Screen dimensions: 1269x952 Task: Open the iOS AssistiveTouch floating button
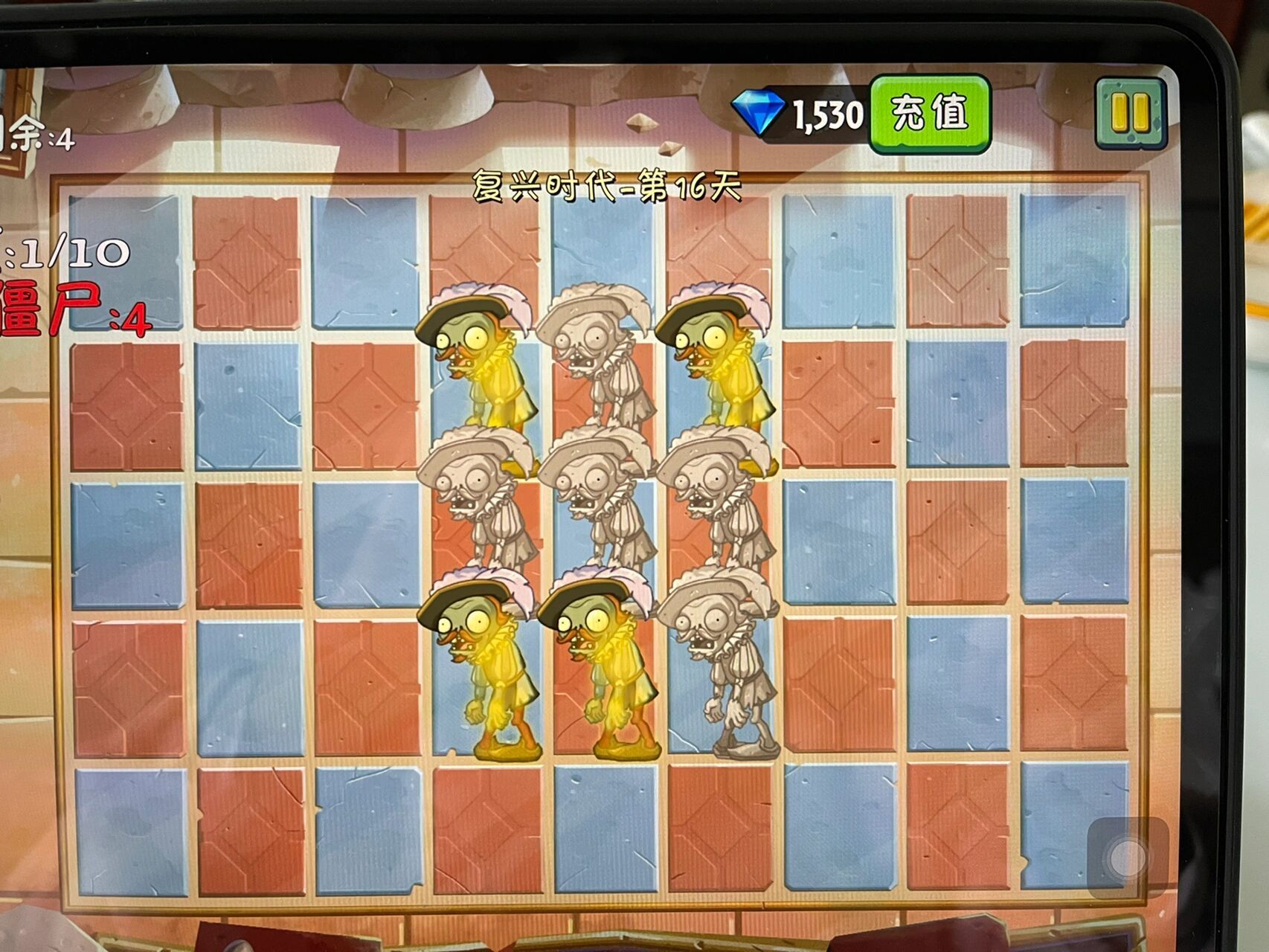pos(1128,858)
